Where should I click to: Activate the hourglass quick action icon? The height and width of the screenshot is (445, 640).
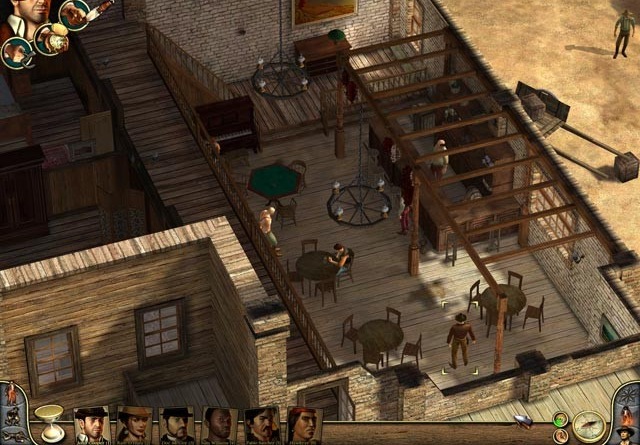[46, 418]
